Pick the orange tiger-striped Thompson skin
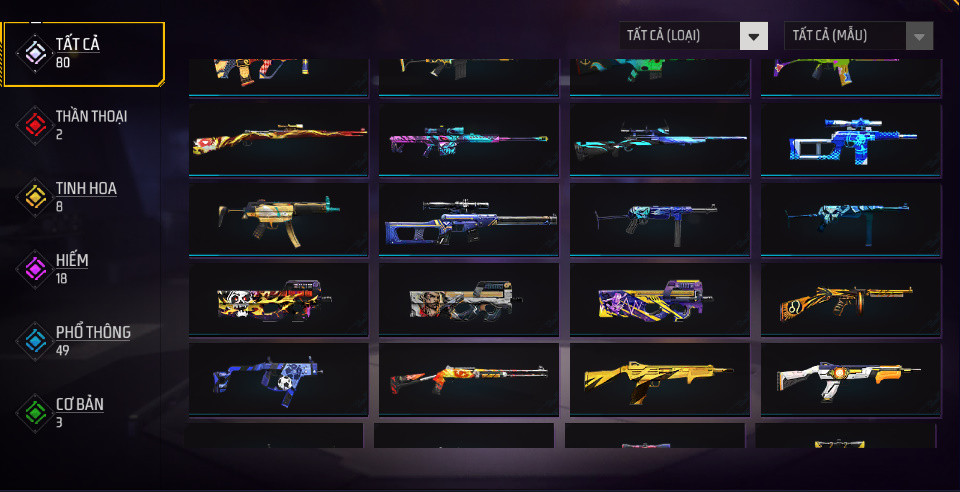Viewport: 960px width, 492px height. tap(850, 298)
